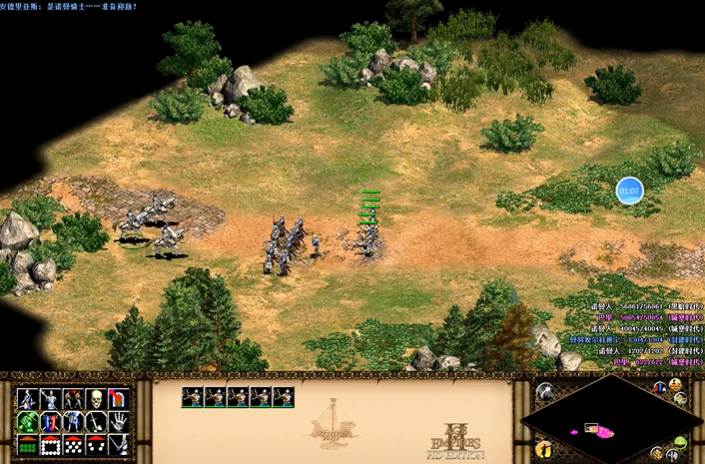Set the green aggressive stance
This screenshot has width=705, height=464.
click(x=28, y=422)
